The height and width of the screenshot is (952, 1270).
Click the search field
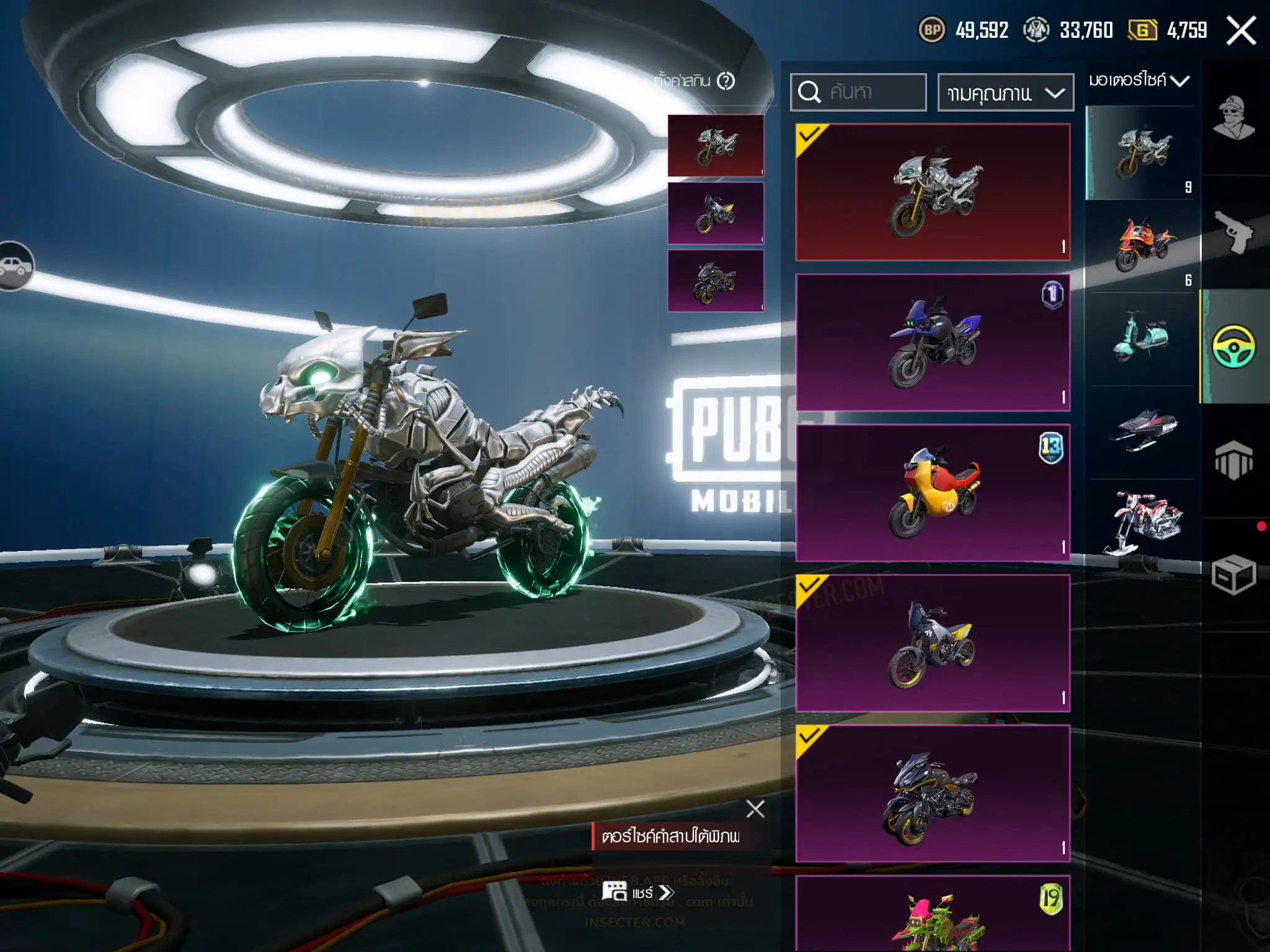click(859, 92)
